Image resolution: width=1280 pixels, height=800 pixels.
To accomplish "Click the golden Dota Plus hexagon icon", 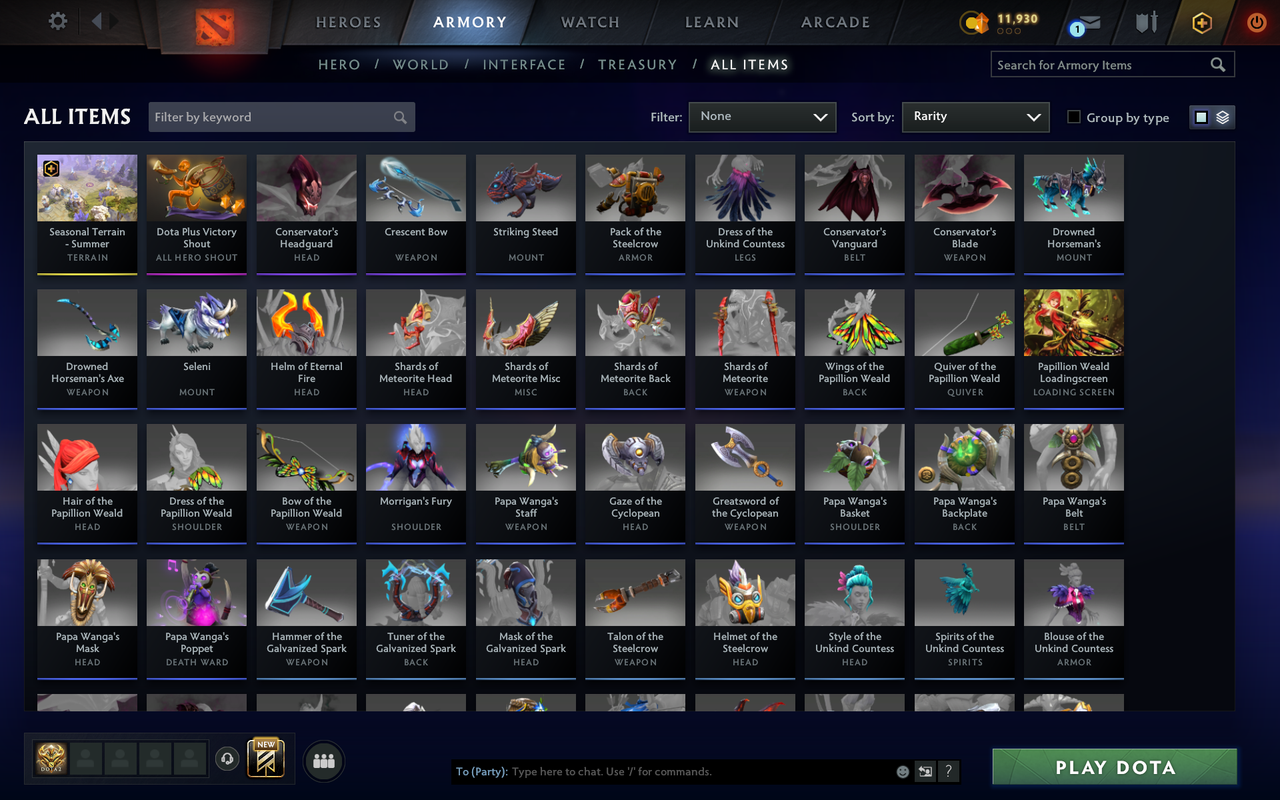I will (x=1201, y=21).
